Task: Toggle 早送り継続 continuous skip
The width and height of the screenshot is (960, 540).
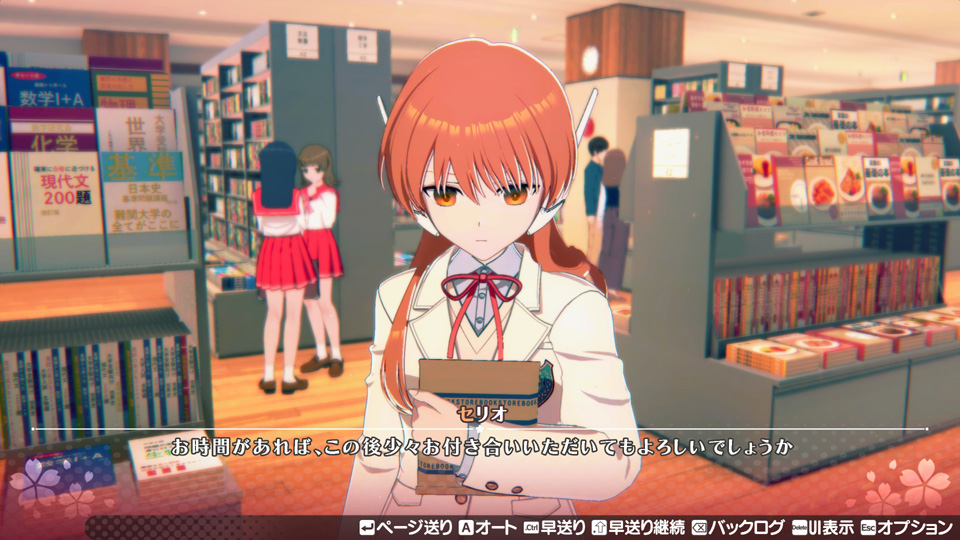Action: (640, 527)
